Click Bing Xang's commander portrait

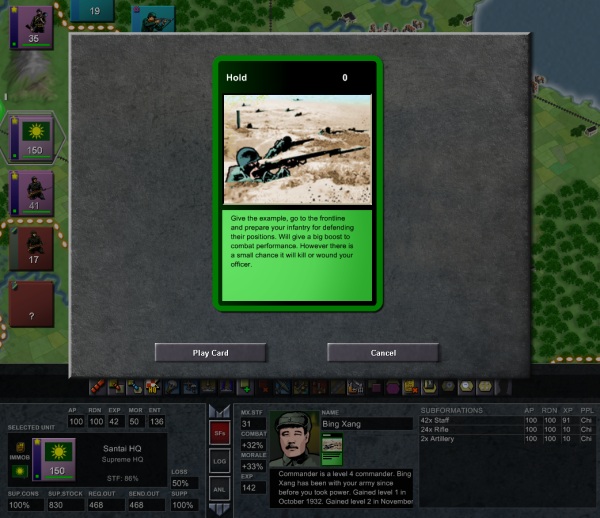pos(293,439)
